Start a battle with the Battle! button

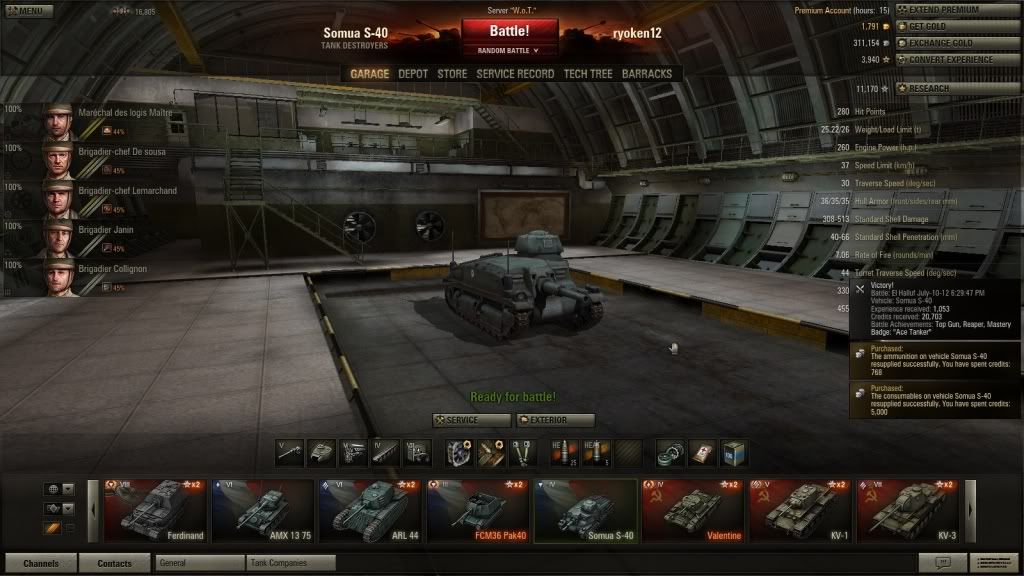click(x=509, y=31)
